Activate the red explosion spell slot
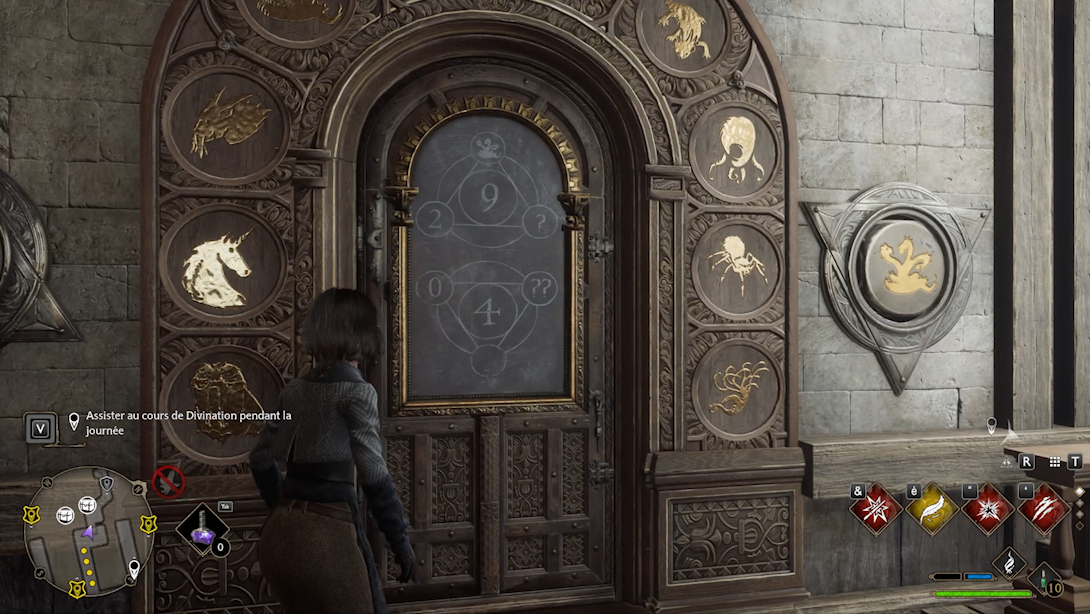The height and width of the screenshot is (614, 1090). 988,508
